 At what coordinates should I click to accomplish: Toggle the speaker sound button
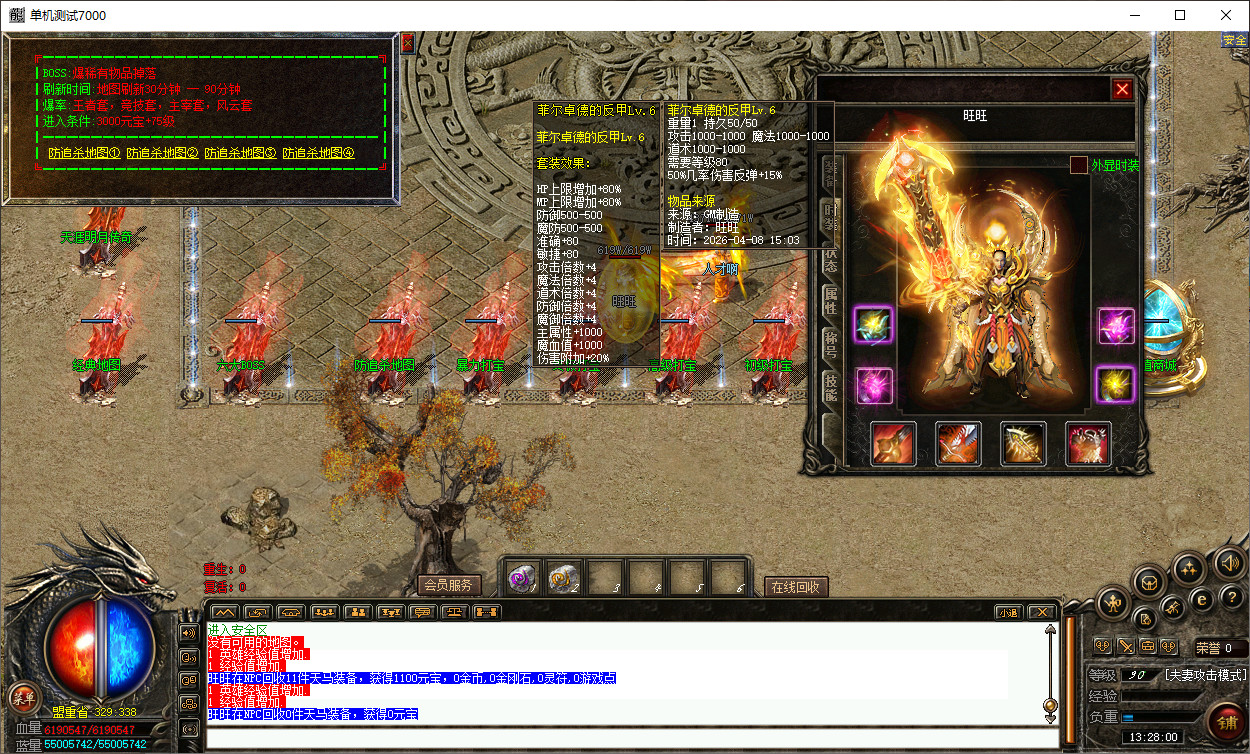[1229, 564]
